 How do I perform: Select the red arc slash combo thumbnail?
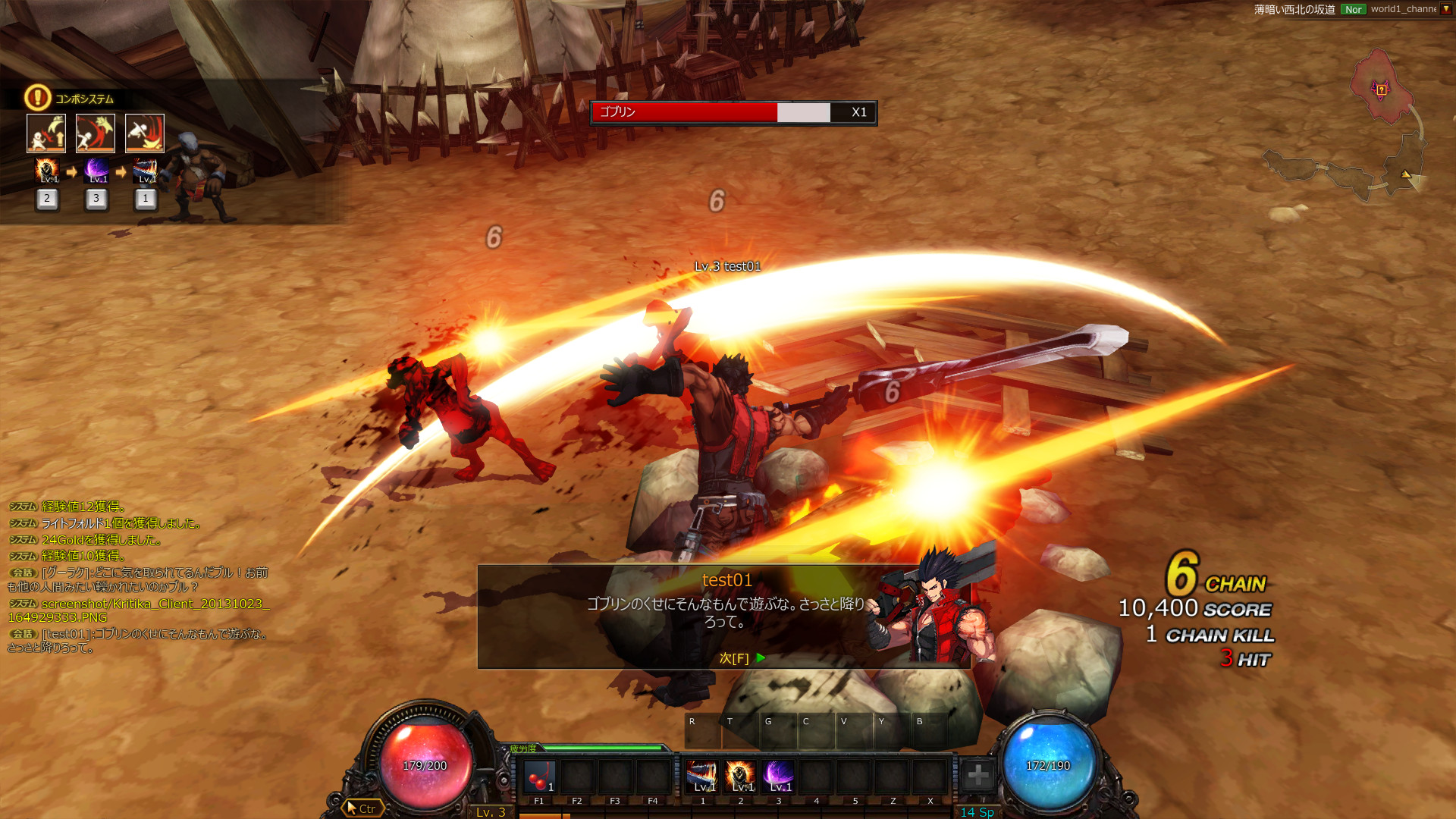(96, 133)
